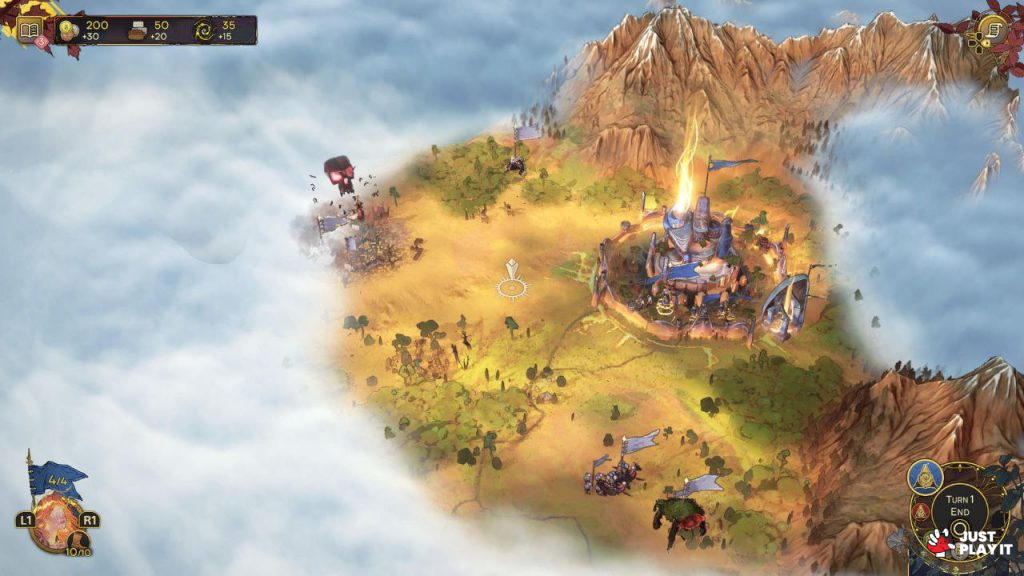Open the top-right corner menu icon
This screenshot has height=576, width=1024.
pos(992,29)
